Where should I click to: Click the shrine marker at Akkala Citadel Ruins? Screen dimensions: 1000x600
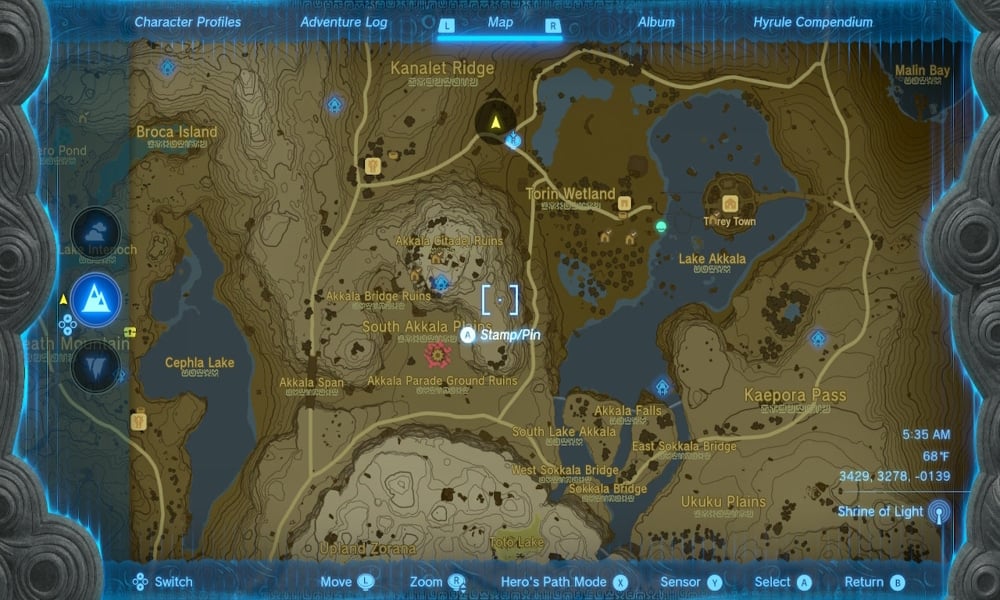pyautogui.click(x=440, y=283)
